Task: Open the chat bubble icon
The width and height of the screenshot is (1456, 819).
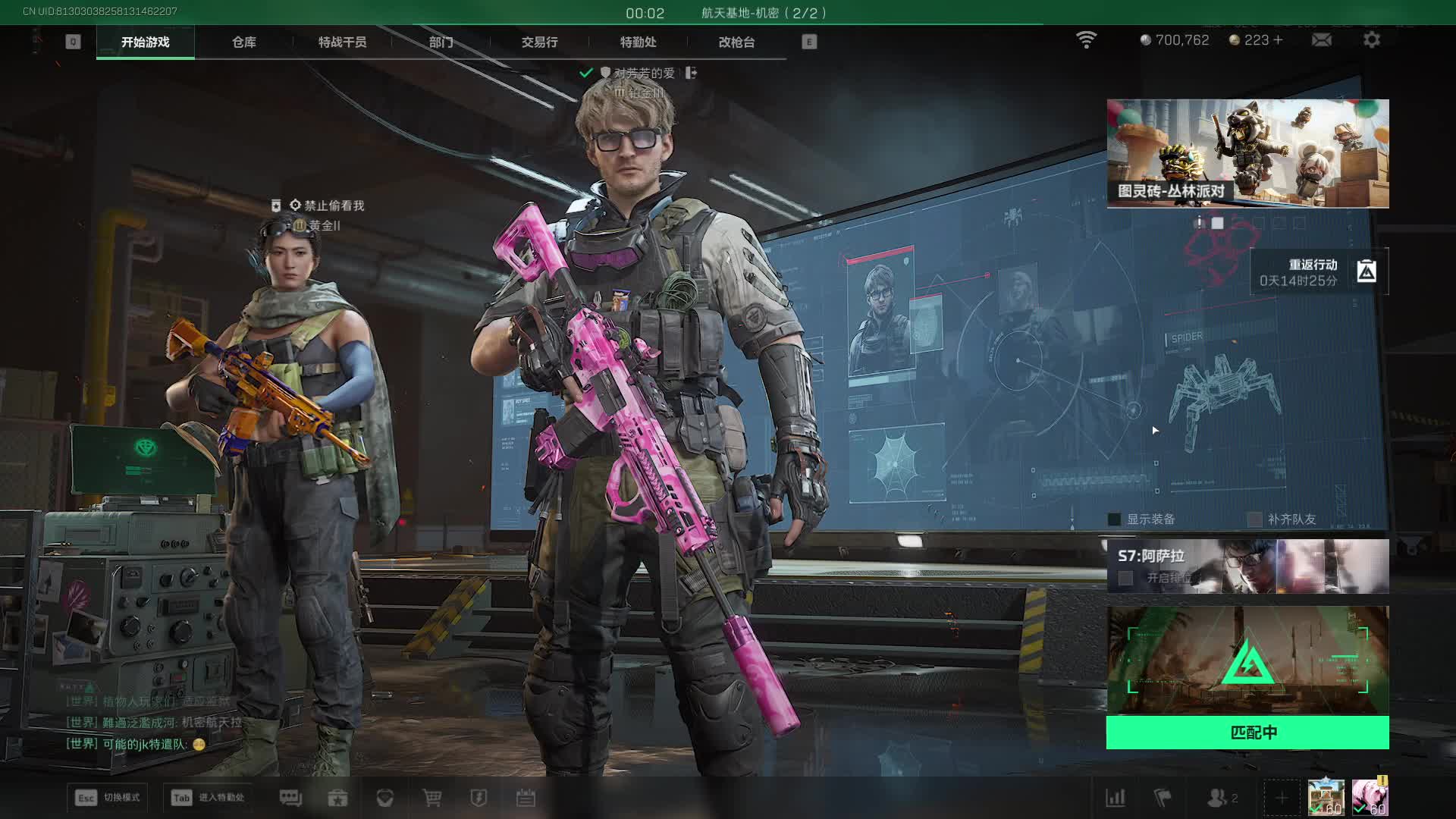Action: coord(290,798)
